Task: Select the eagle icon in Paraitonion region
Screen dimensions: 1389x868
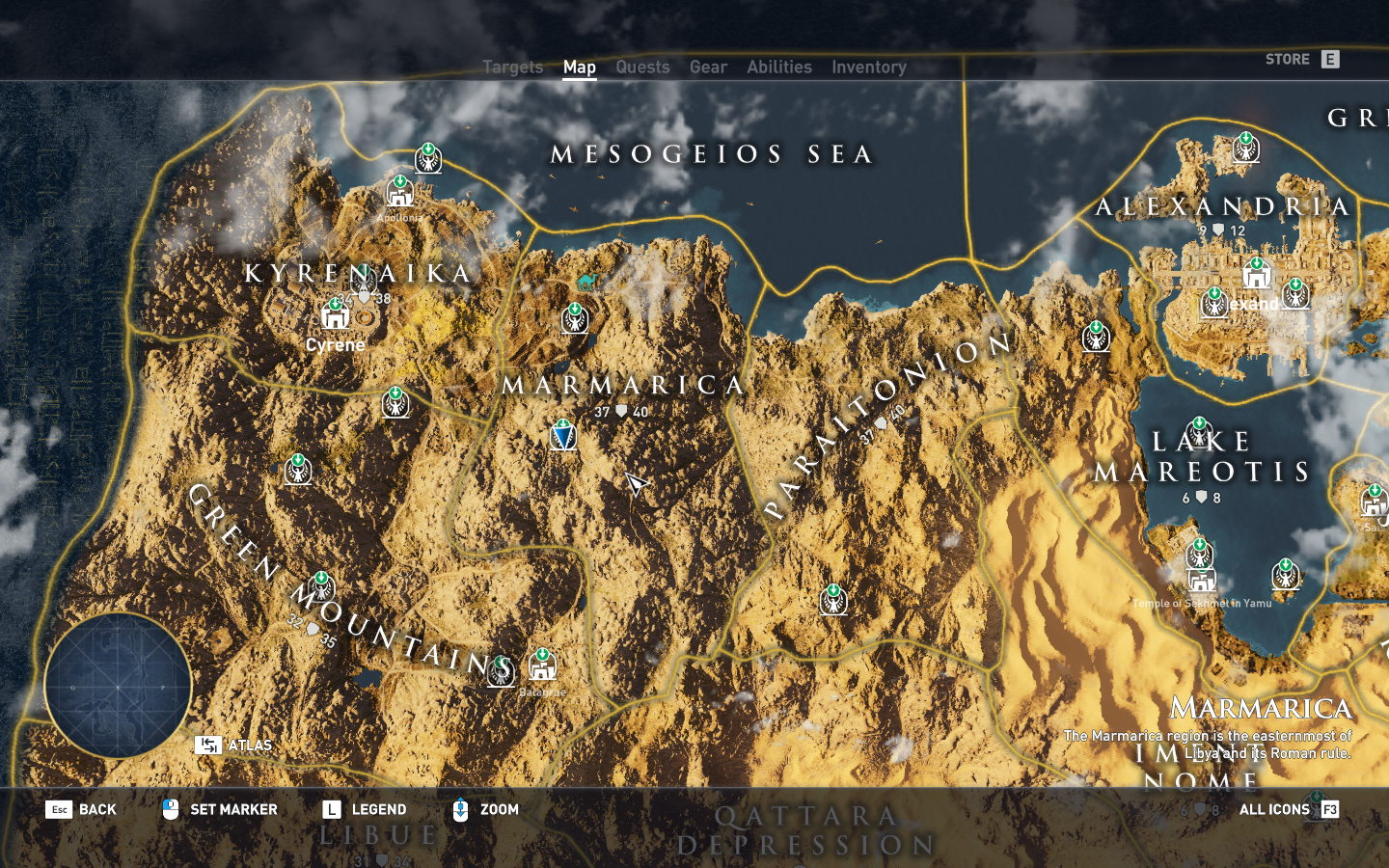Action: pos(831,602)
